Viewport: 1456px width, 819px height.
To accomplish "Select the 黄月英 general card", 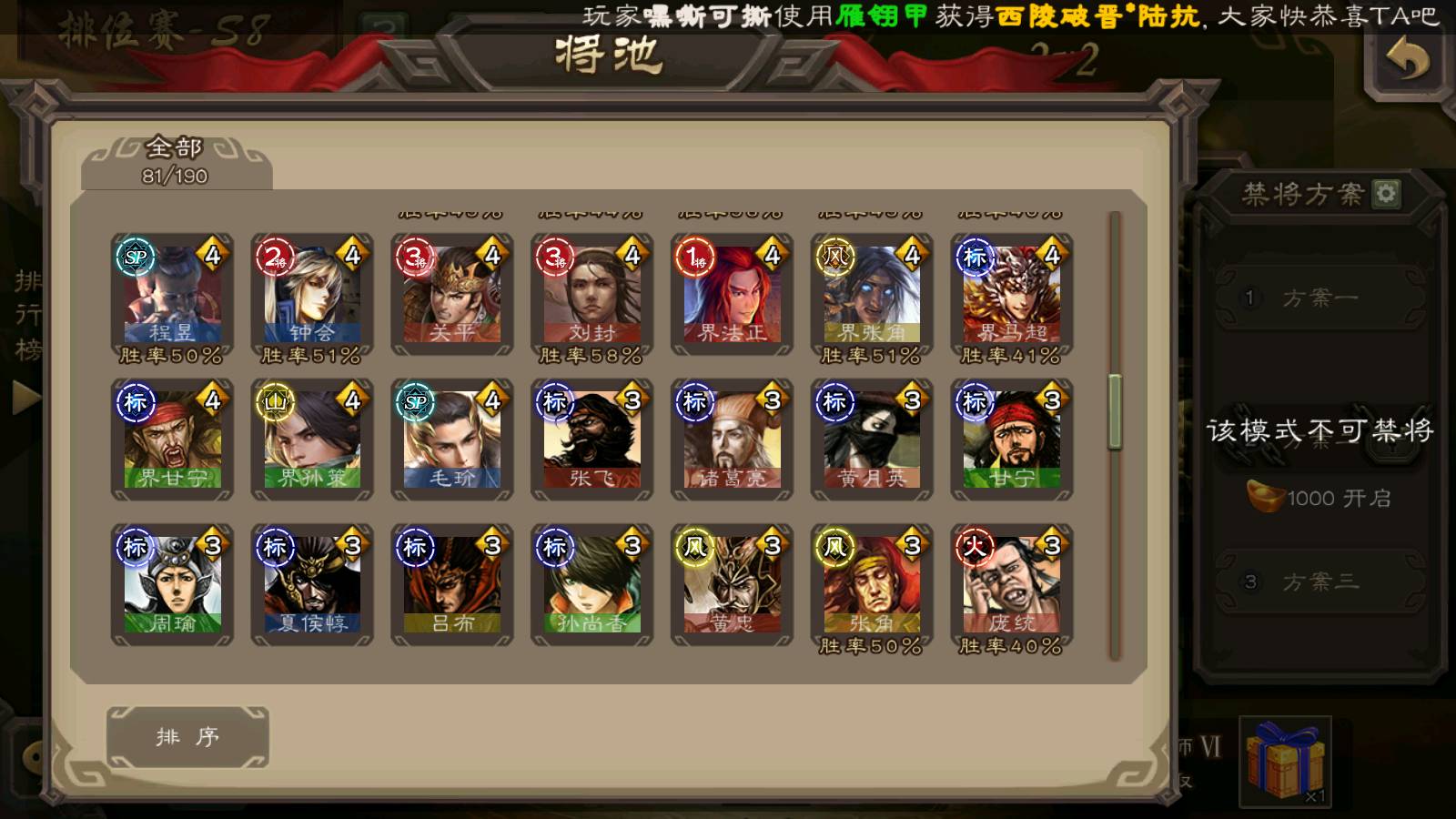I will 872,440.
